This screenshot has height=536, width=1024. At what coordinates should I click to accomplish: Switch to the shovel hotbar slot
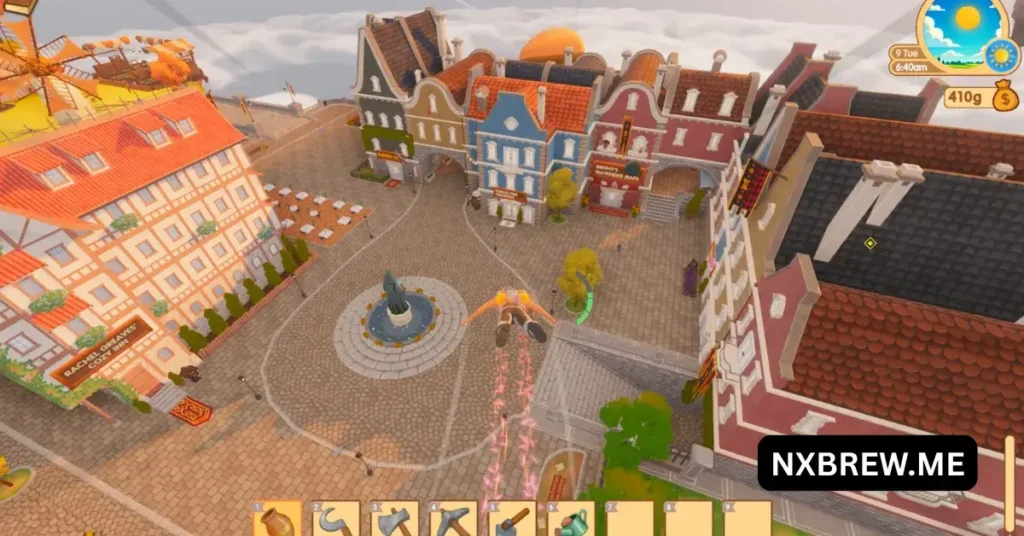(x=512, y=520)
